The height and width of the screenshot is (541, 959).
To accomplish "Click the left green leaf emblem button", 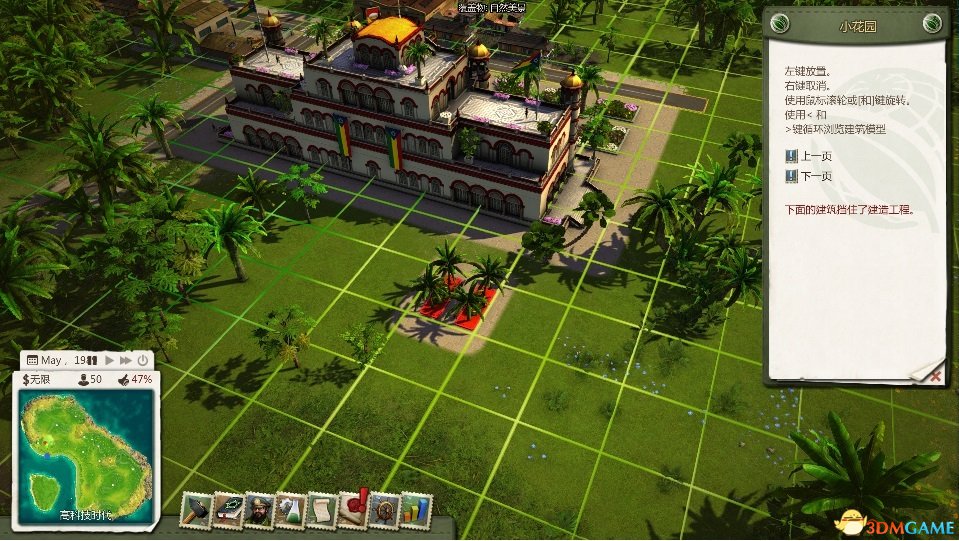I will 781,24.
